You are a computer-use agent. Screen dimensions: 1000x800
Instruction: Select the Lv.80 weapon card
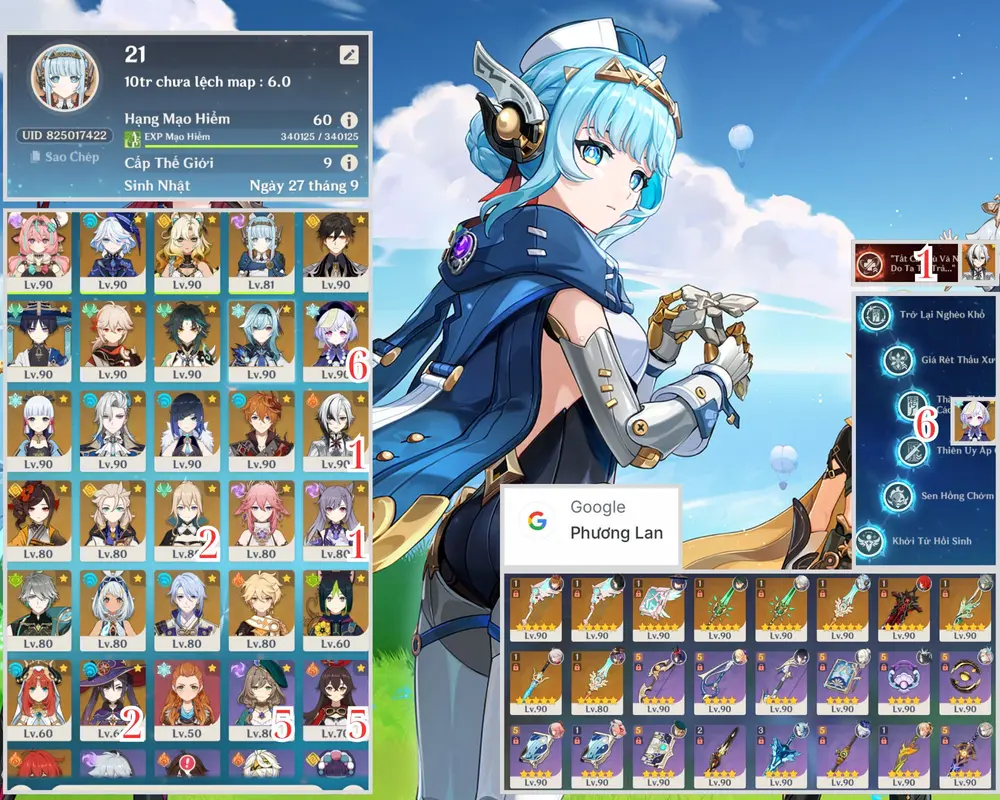click(596, 678)
